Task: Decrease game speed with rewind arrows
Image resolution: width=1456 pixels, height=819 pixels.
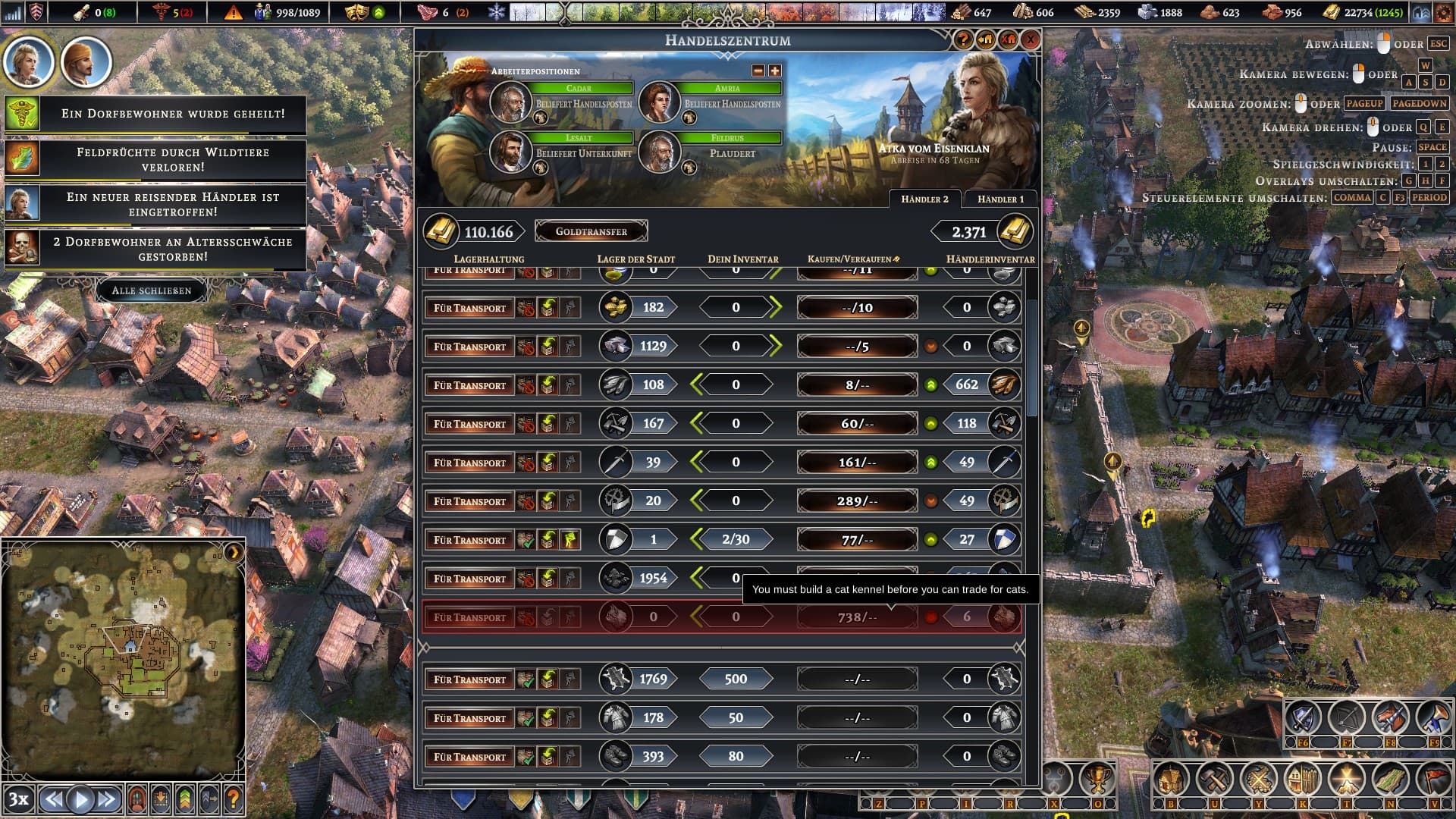Action: [x=53, y=799]
